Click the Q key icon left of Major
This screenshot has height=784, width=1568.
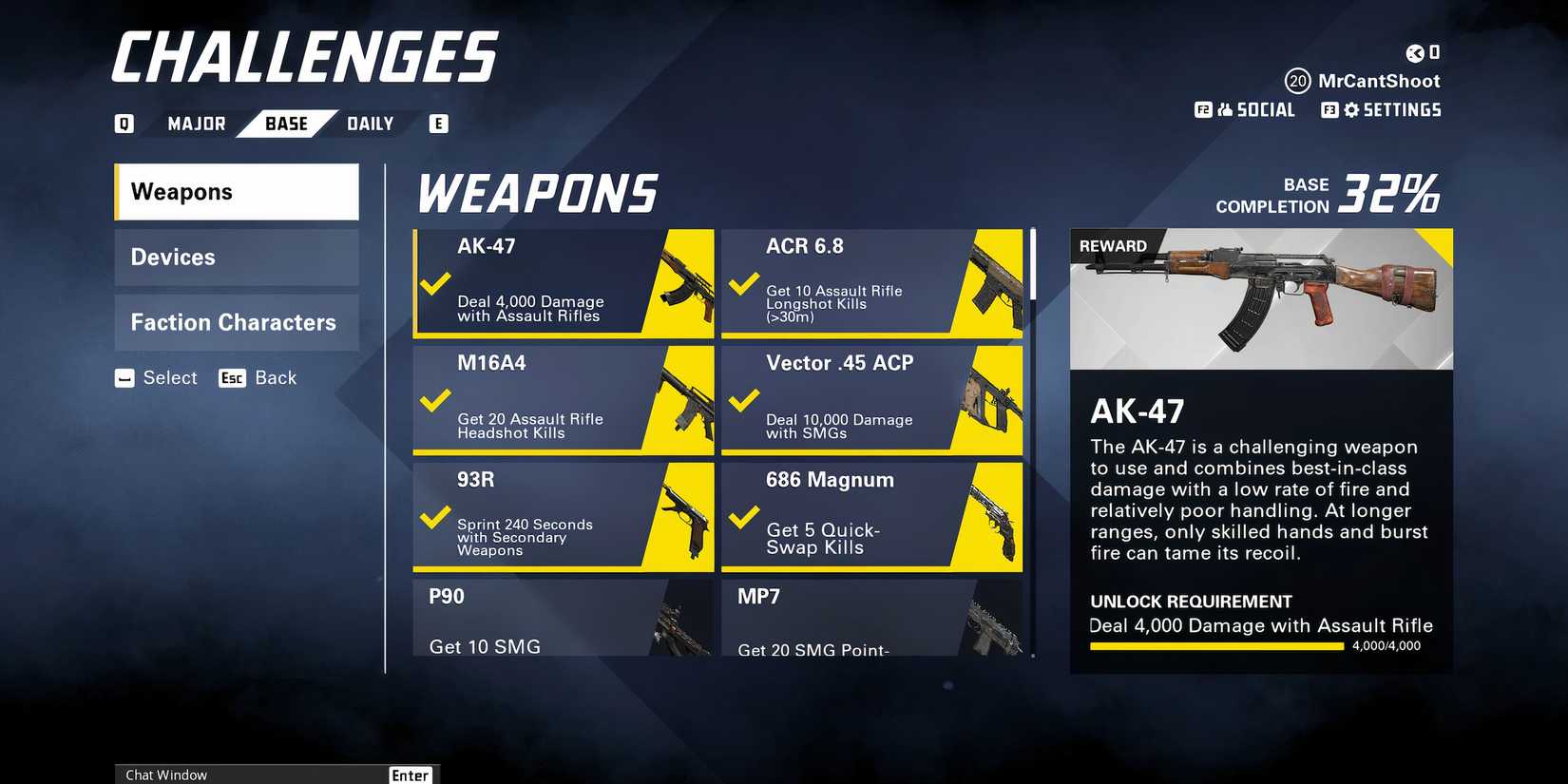click(x=123, y=123)
